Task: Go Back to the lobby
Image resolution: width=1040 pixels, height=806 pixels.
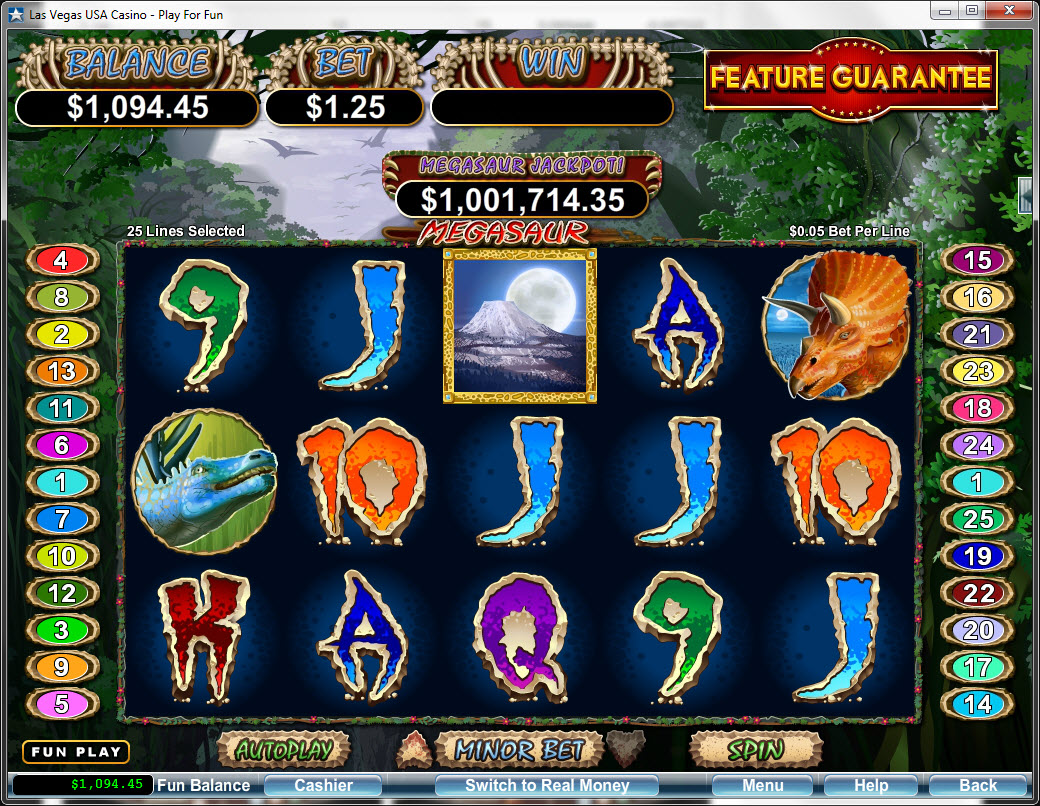Action: 977,785
